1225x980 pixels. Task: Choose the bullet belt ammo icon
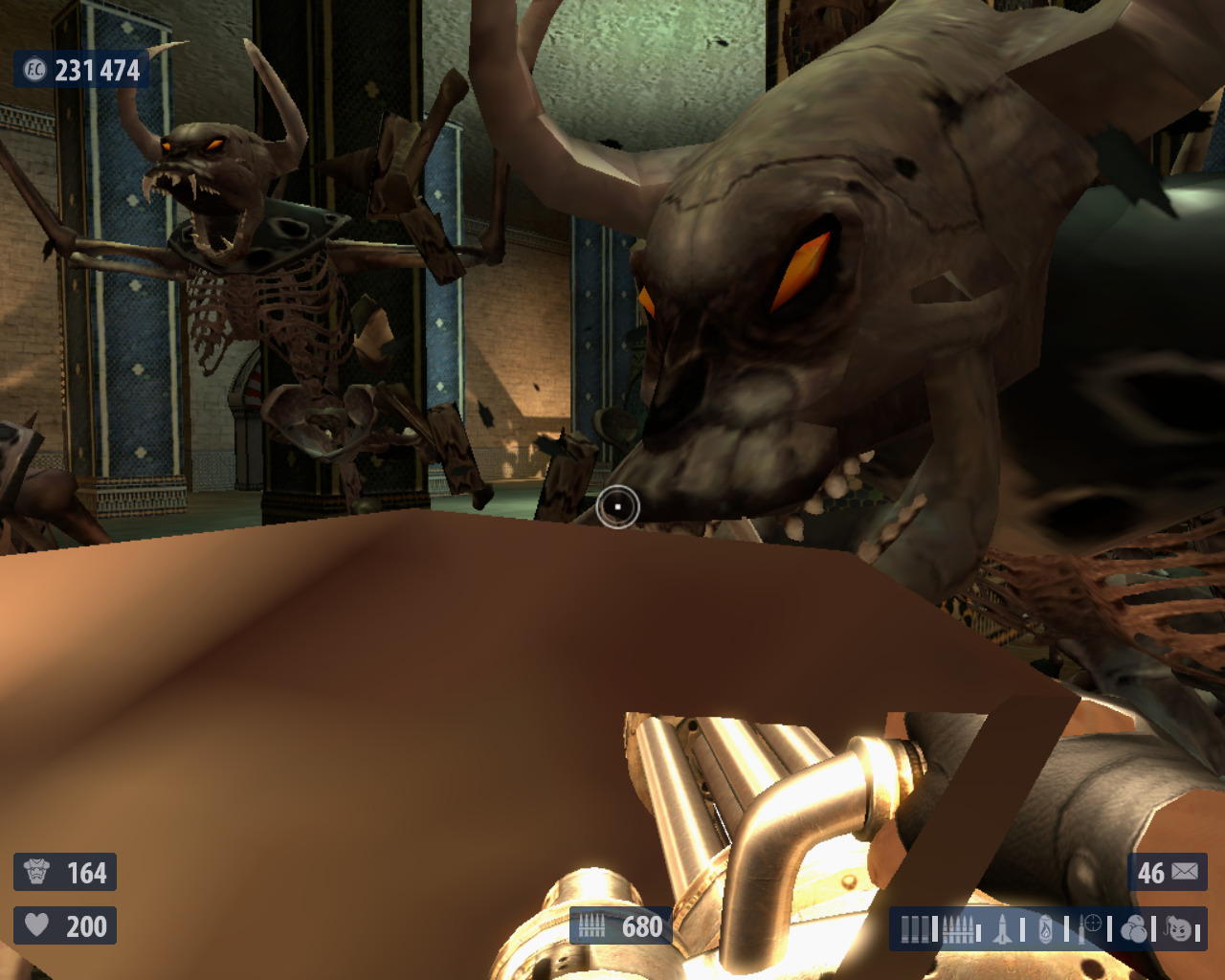958,929
